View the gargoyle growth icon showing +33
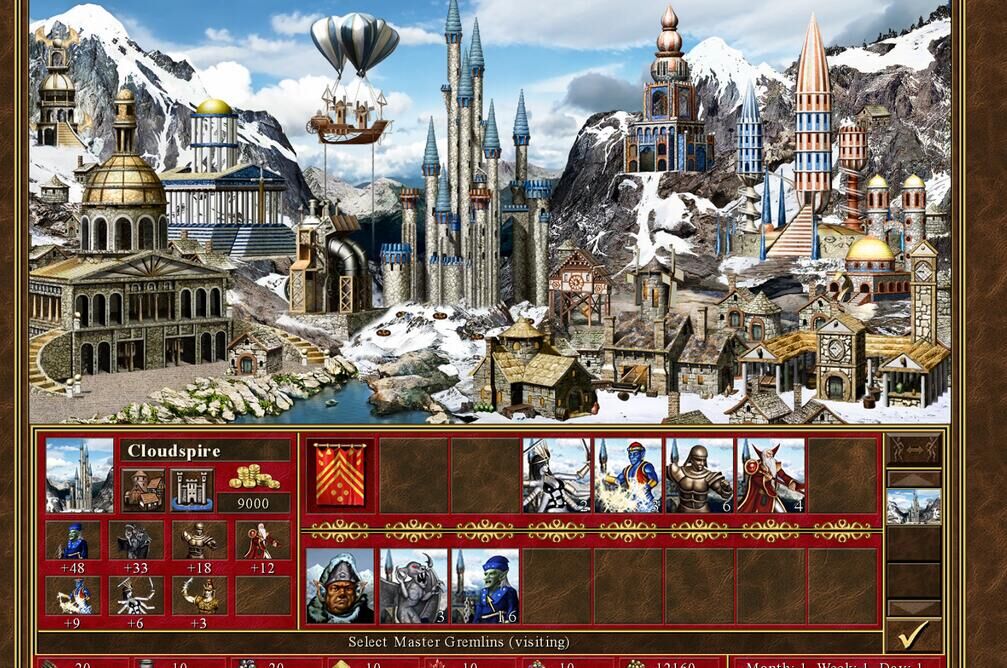This screenshot has width=1007, height=668. click(x=136, y=541)
